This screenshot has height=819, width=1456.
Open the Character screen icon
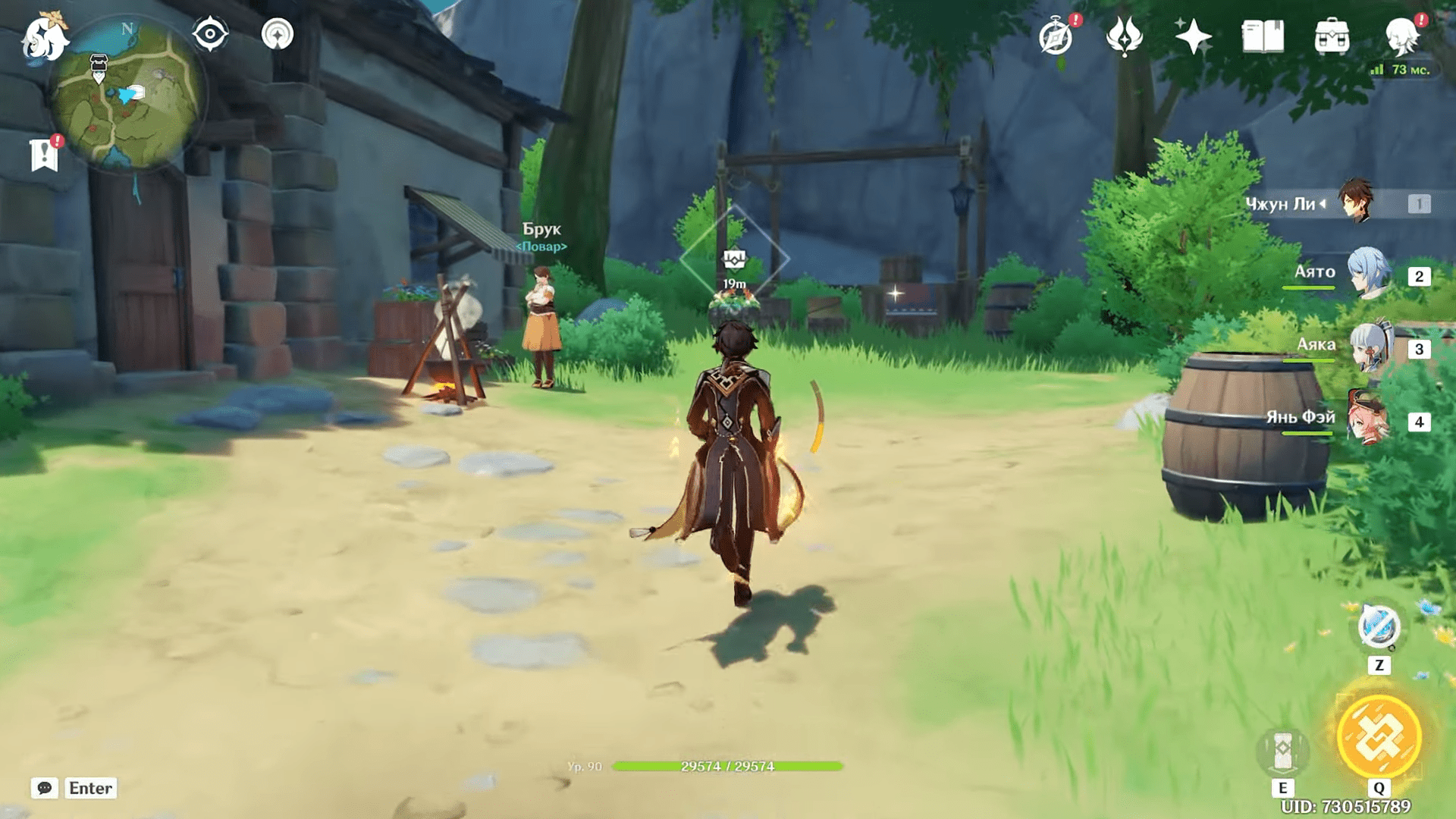(x=1402, y=36)
